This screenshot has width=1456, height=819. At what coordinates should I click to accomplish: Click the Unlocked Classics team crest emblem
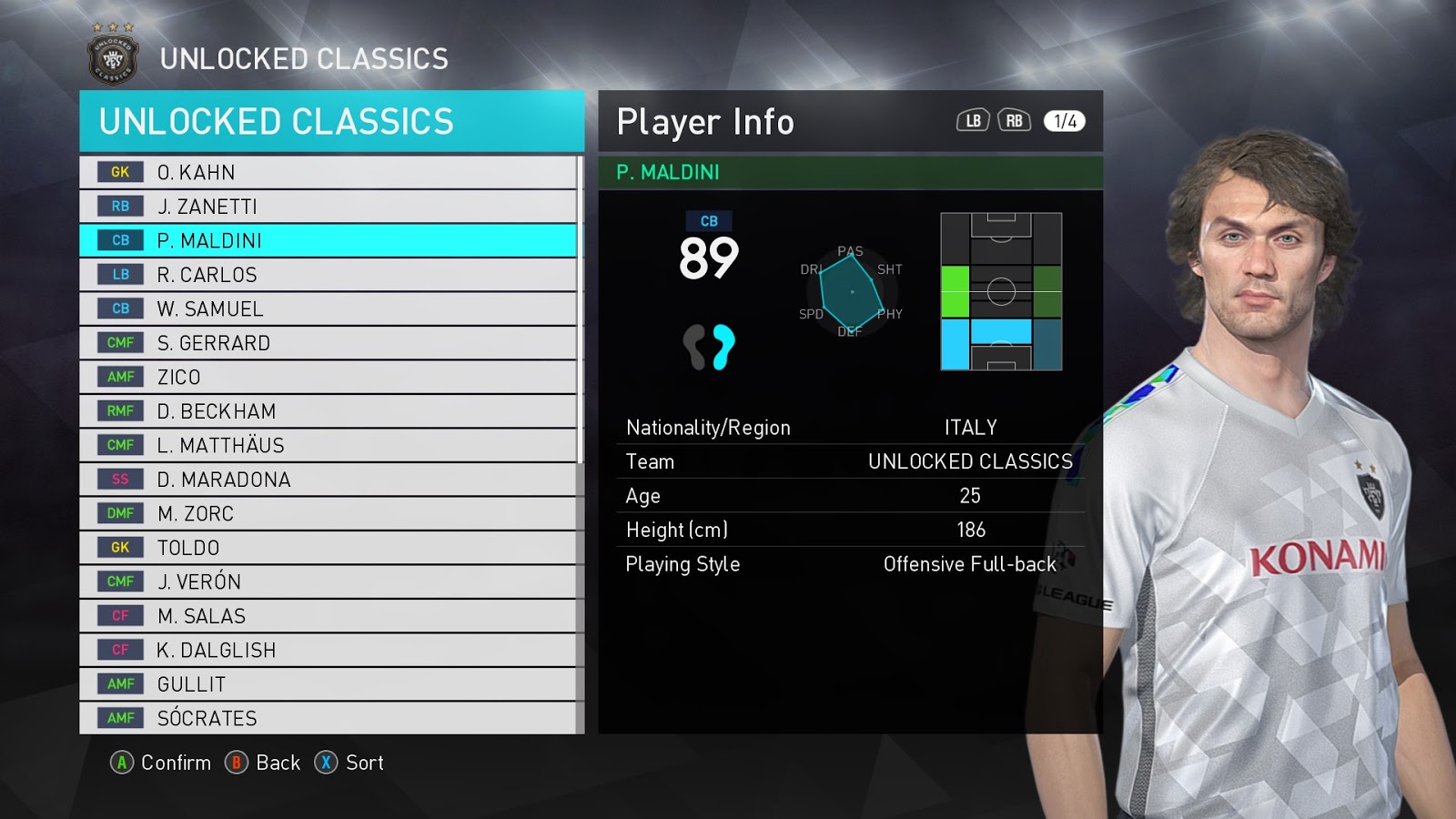tap(111, 56)
